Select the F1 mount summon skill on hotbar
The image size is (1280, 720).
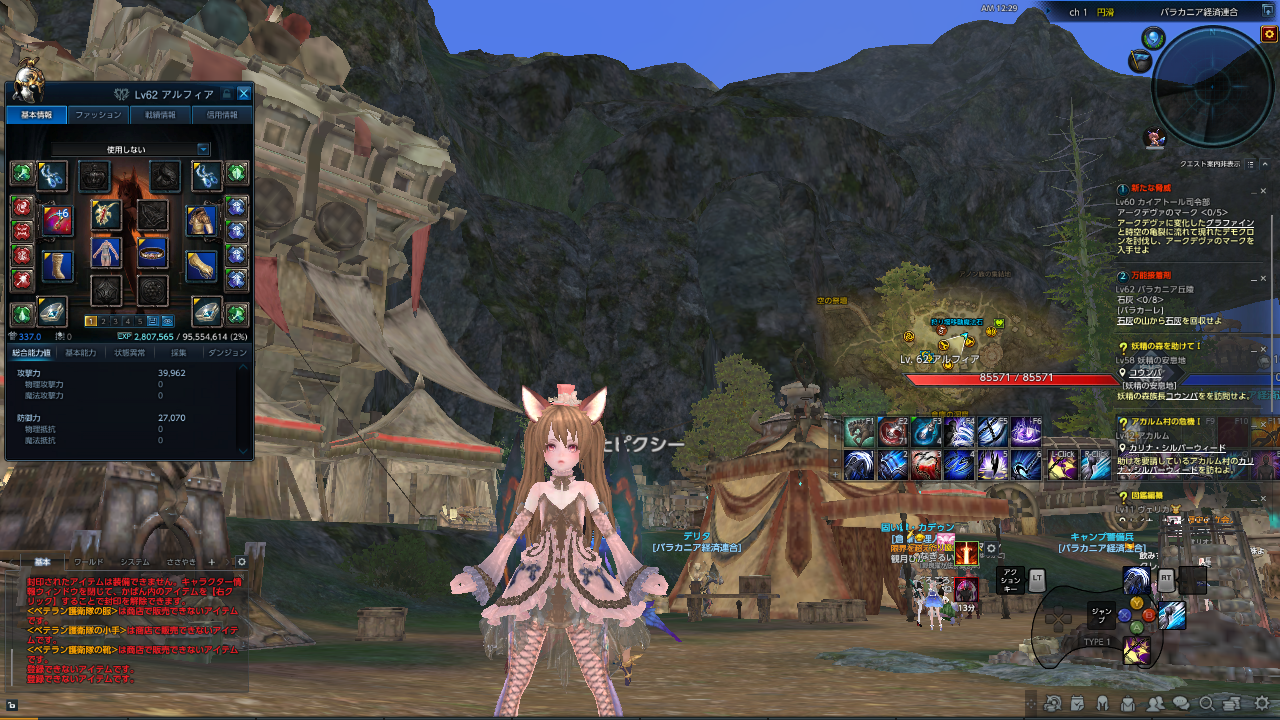click(860, 430)
